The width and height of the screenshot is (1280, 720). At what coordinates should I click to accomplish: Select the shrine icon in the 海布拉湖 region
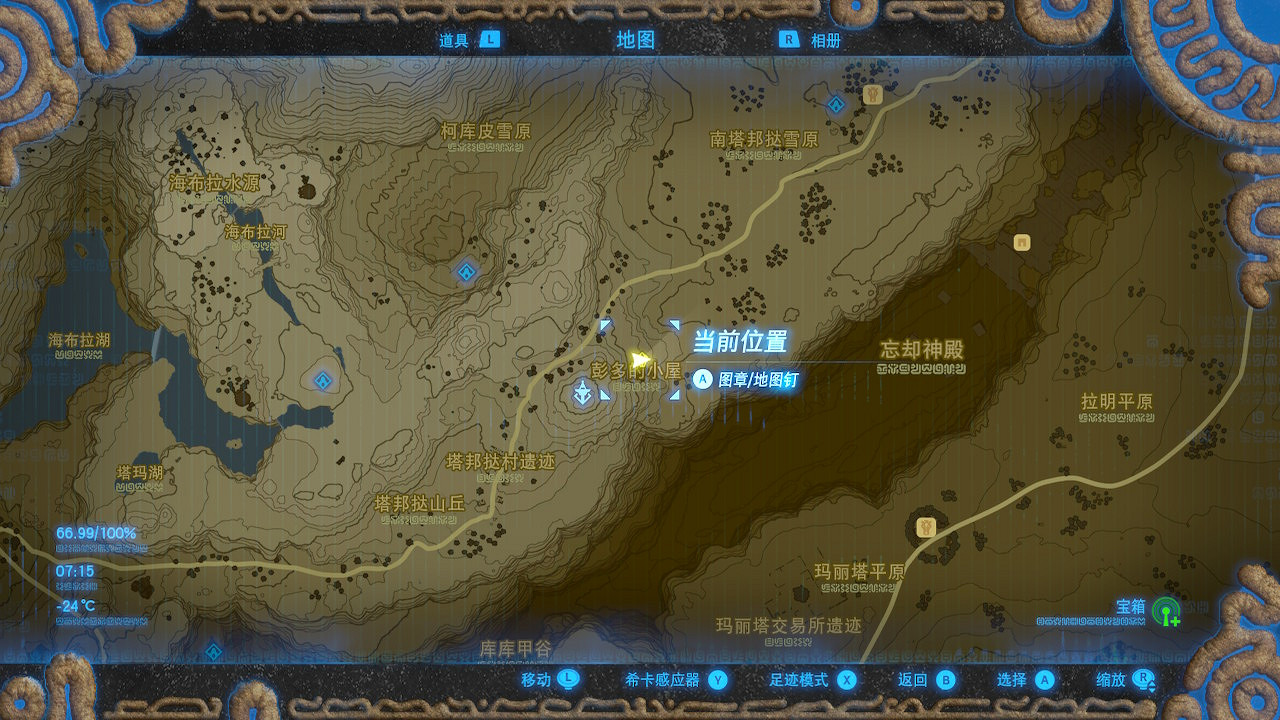(320, 380)
